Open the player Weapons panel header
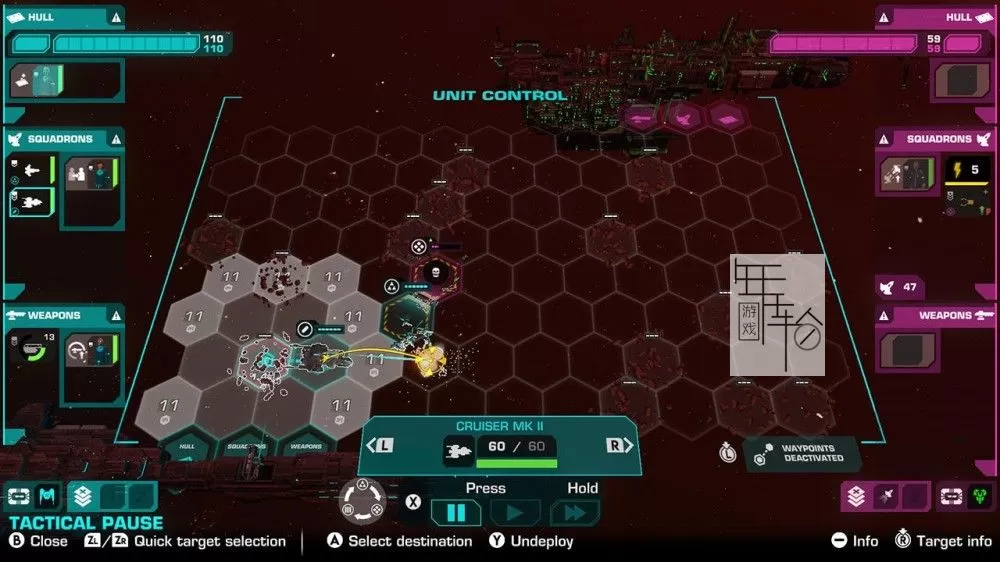Viewport: 1000px width, 562px height. (x=62, y=315)
